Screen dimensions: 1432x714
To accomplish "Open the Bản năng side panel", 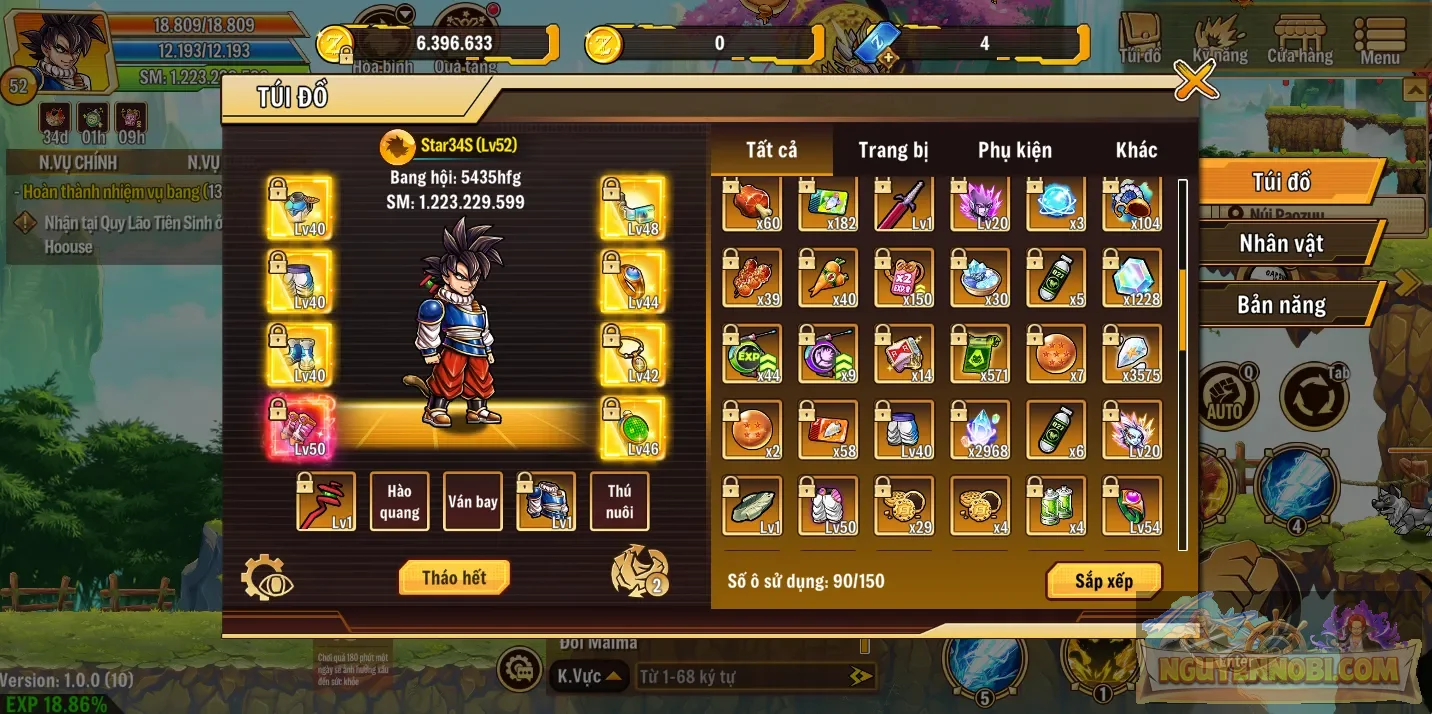I will [1281, 305].
